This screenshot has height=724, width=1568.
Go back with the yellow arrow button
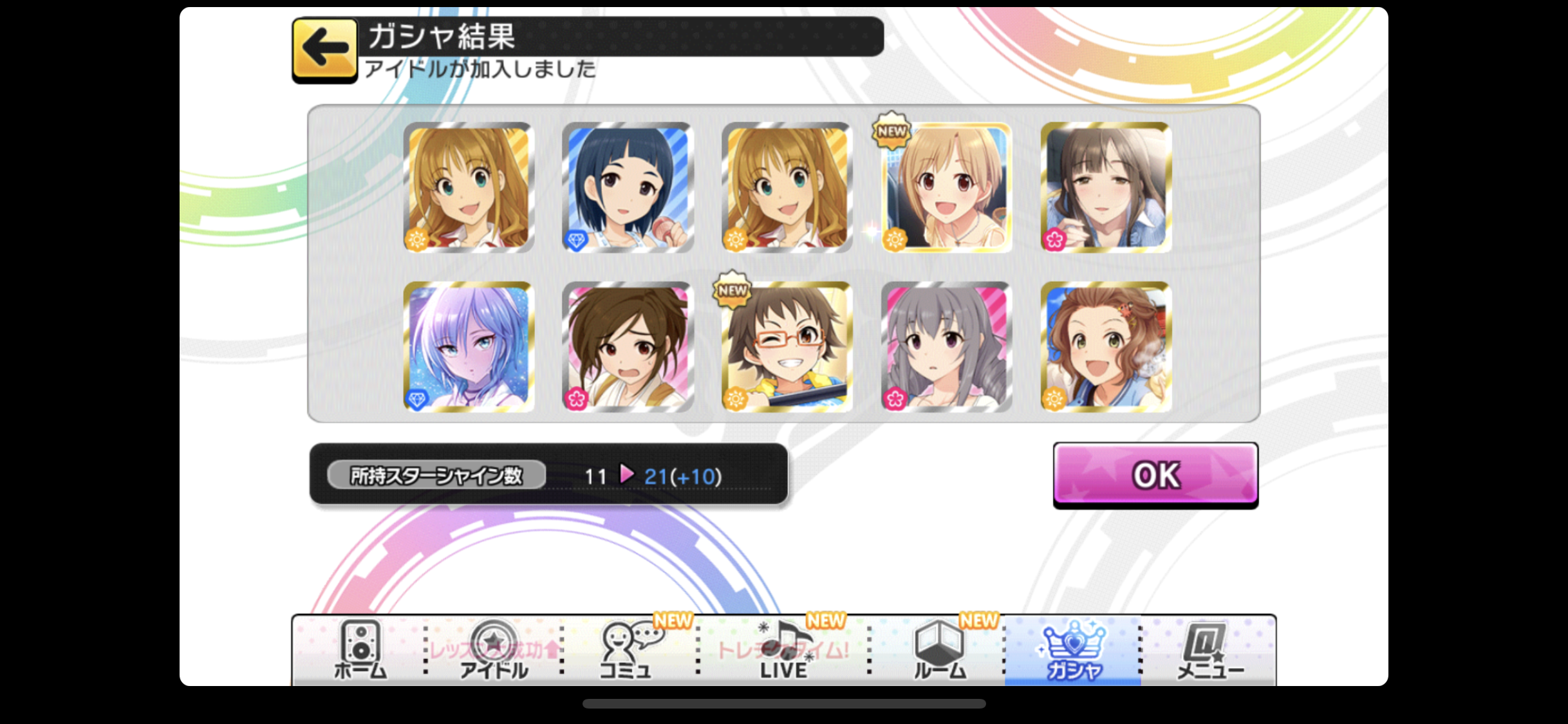pyautogui.click(x=324, y=49)
